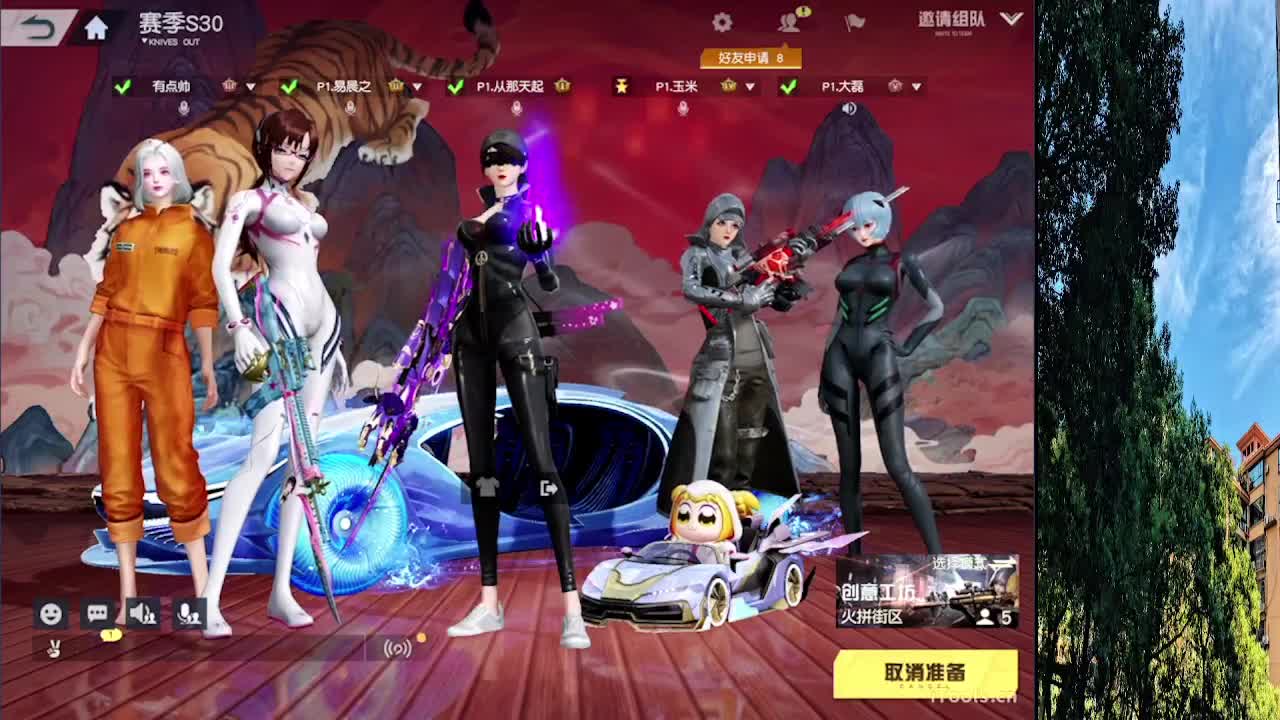Image resolution: width=1280 pixels, height=720 pixels.
Task: Click the report flag icon
Action: point(855,20)
